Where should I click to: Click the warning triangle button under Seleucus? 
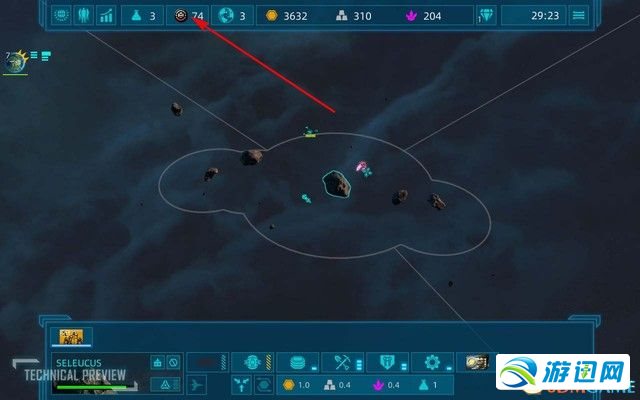coord(158,384)
